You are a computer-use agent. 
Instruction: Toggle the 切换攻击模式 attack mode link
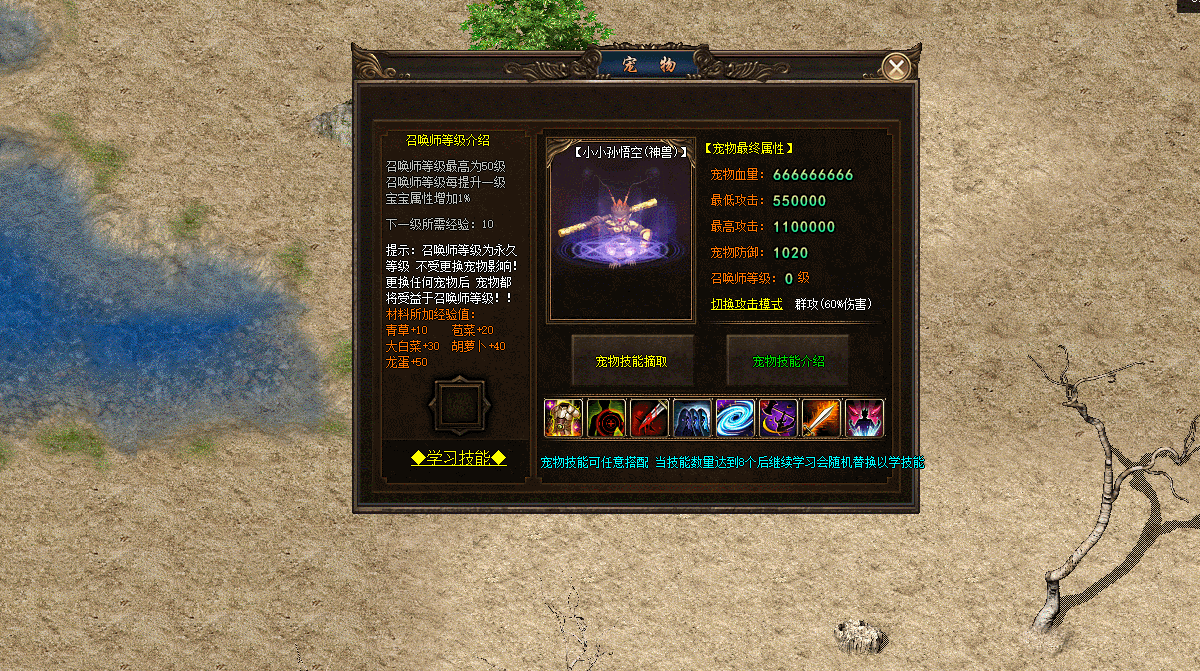[746, 304]
